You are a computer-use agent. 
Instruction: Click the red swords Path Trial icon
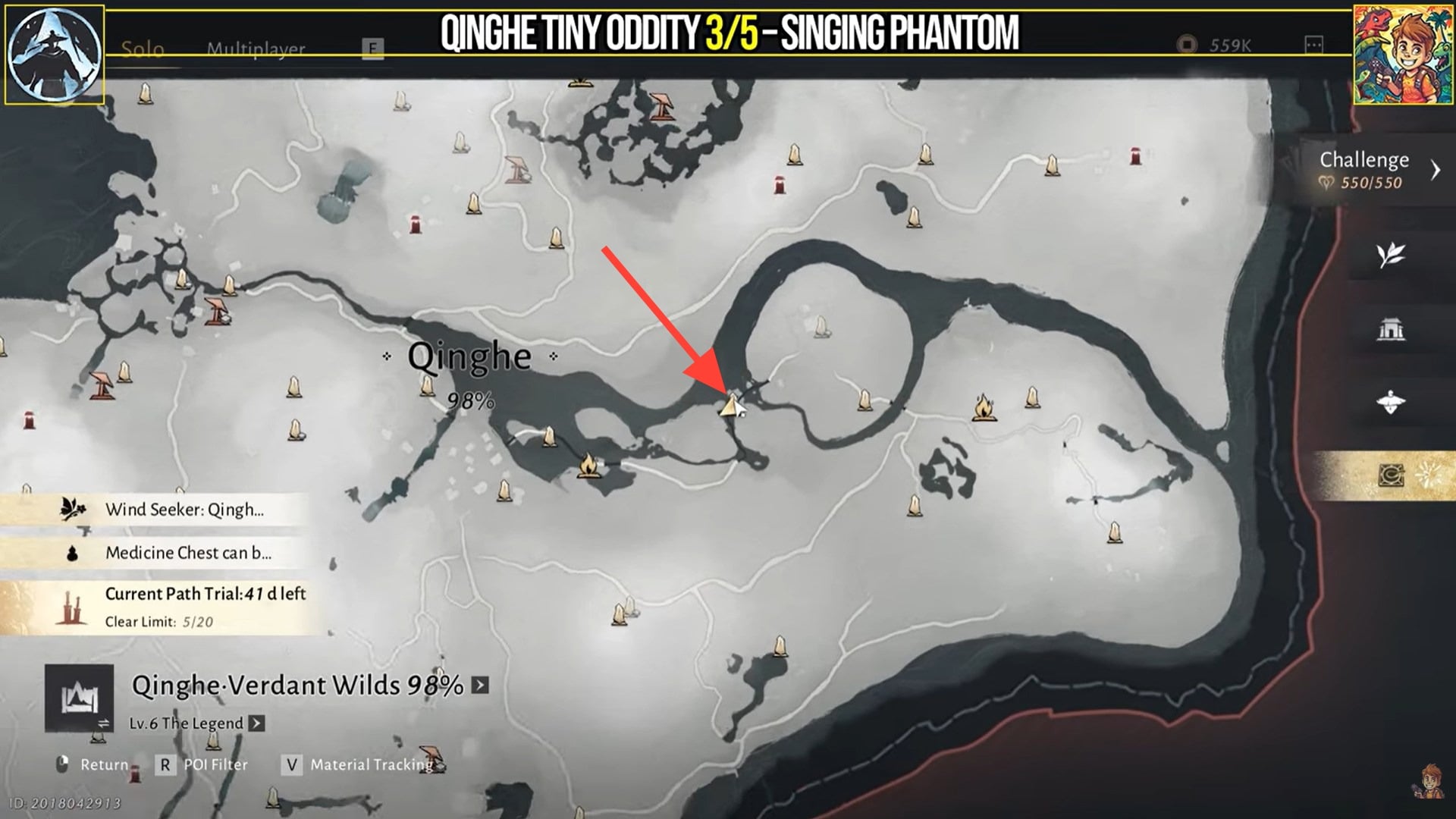[x=74, y=601]
